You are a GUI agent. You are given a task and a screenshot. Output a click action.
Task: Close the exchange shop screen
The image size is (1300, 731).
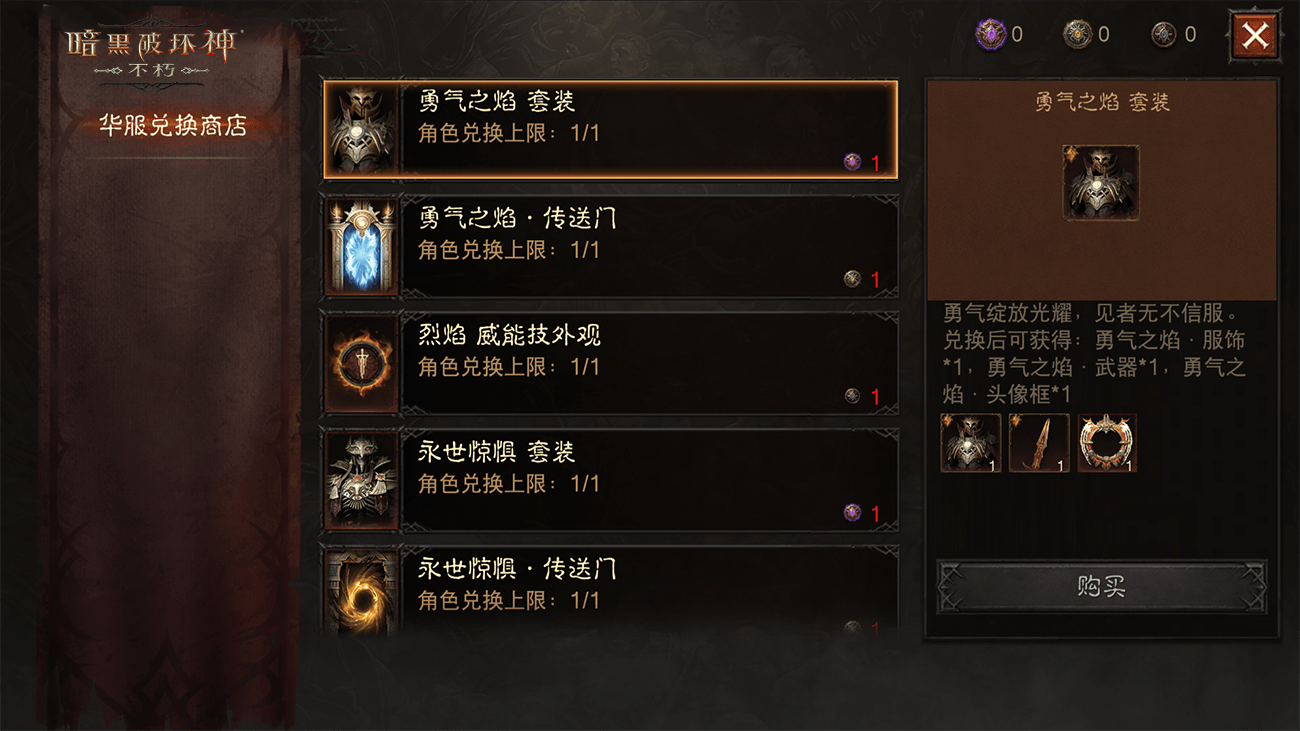click(1255, 33)
